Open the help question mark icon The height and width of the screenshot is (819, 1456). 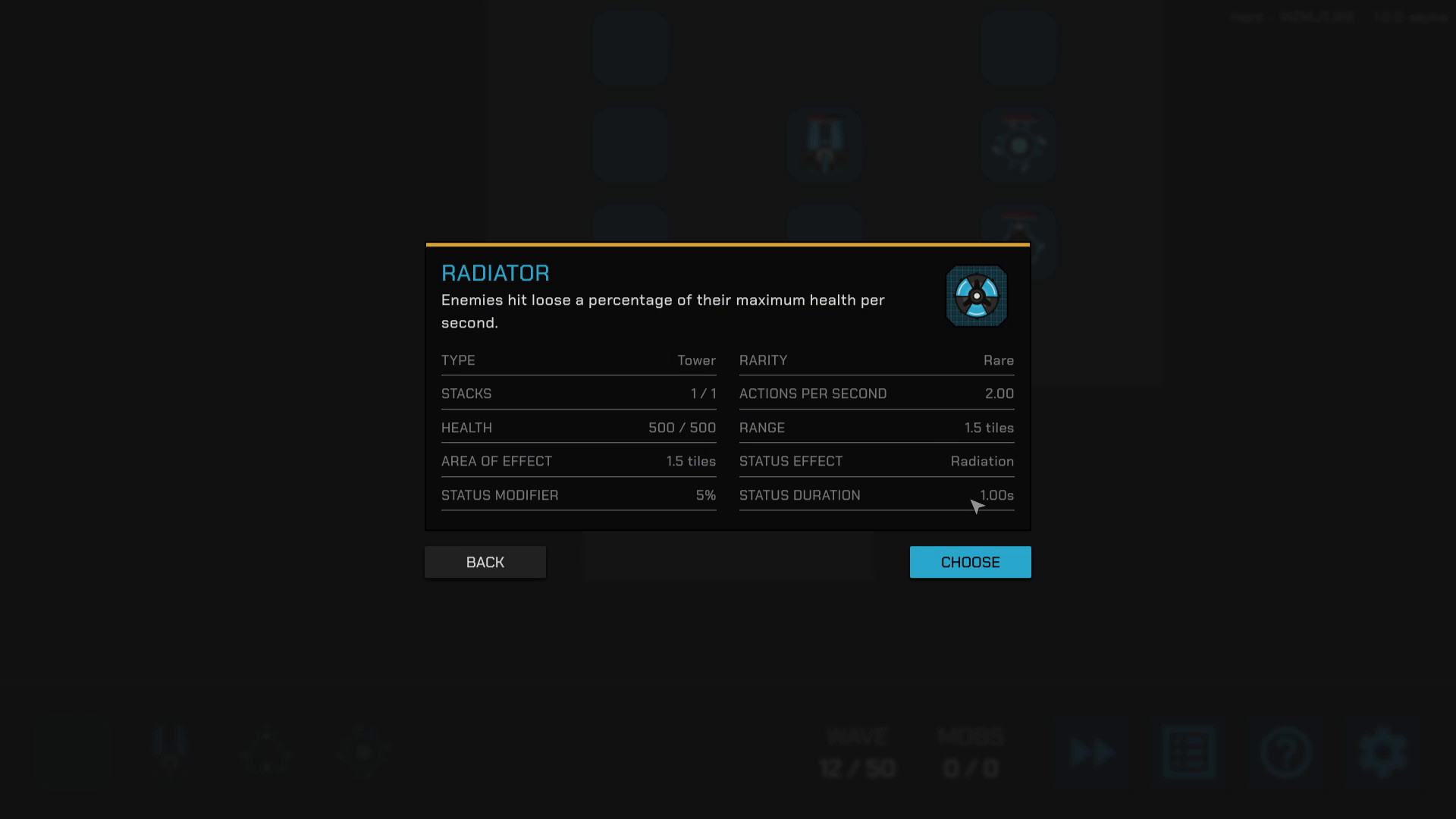[x=1287, y=752]
